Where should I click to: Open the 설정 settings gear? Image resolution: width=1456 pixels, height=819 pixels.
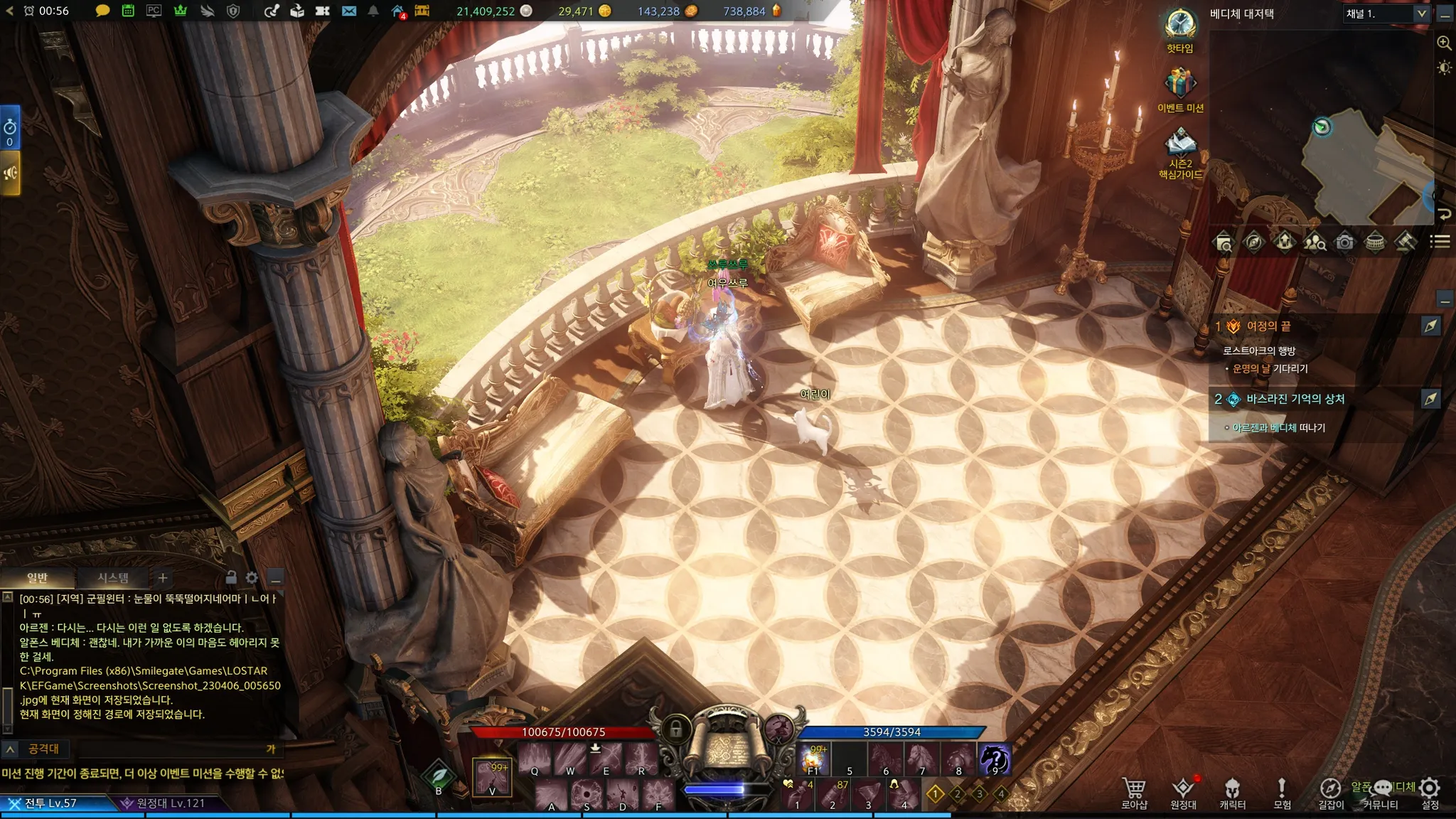pos(1430,791)
